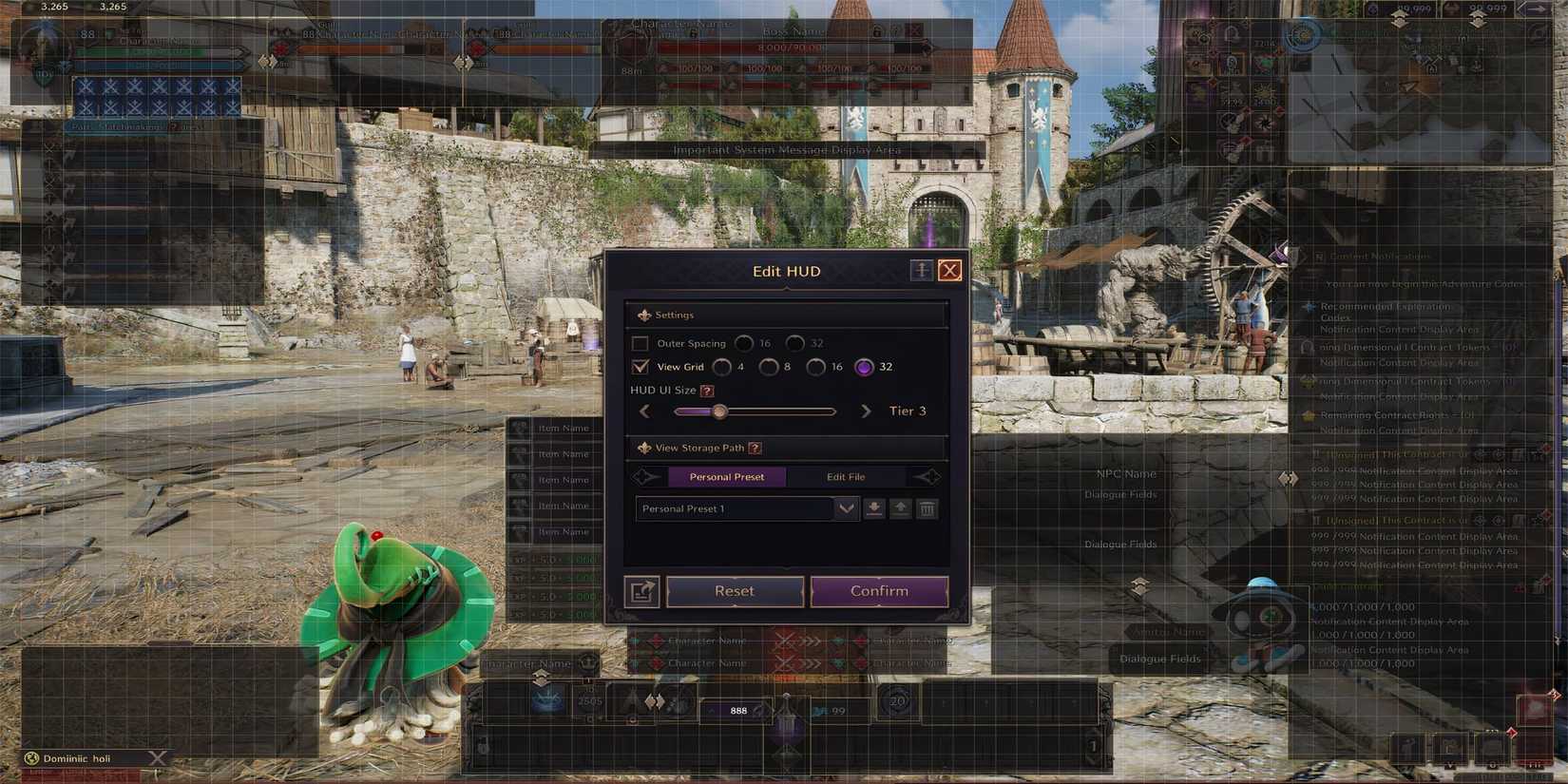
Task: Delete the selected preset using the trash icon
Action: 927,509
